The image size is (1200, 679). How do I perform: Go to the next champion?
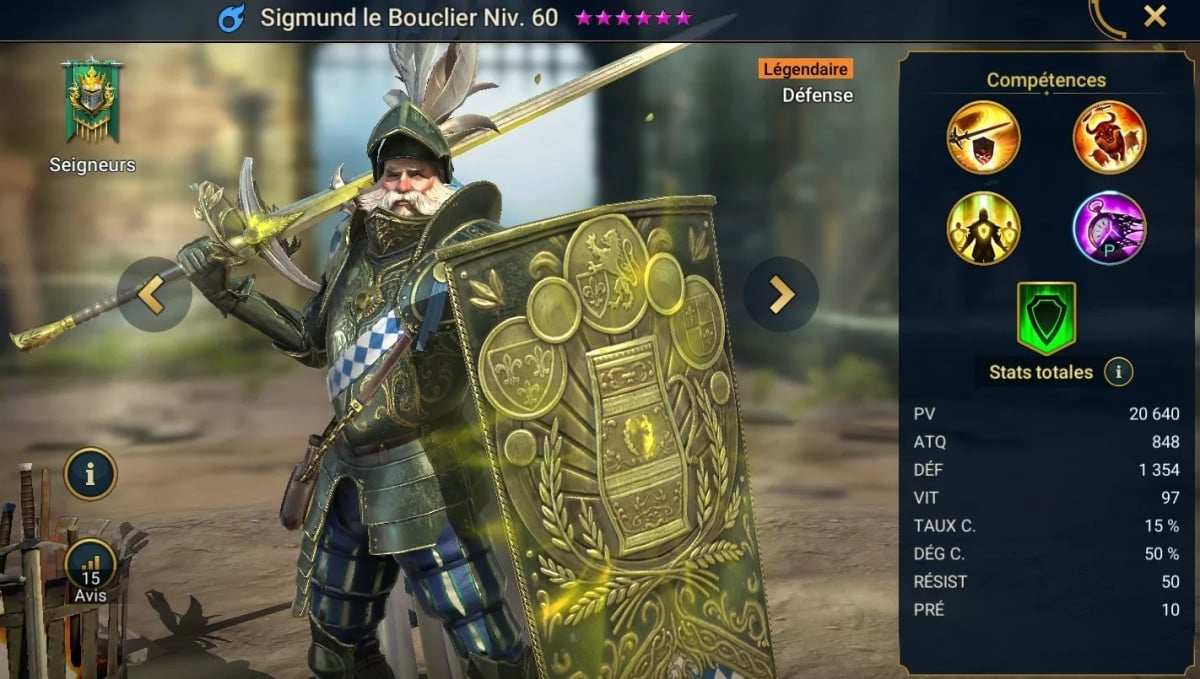[x=781, y=294]
